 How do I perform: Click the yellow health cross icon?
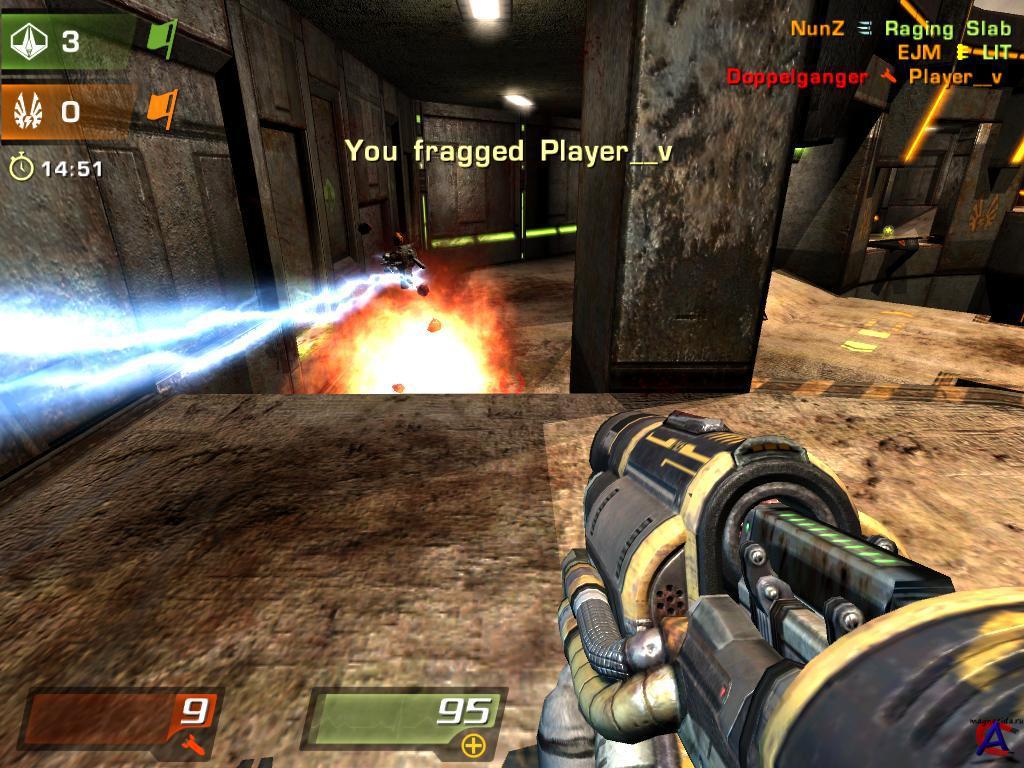473,744
